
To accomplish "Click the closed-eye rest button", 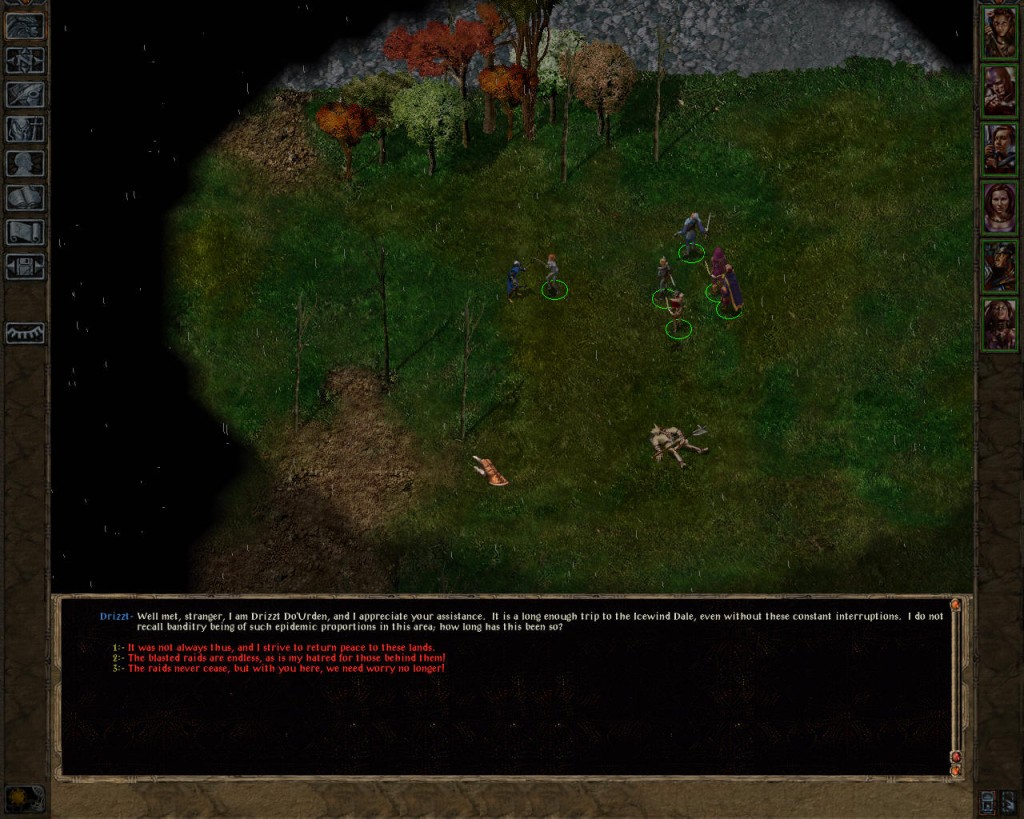I will (x=25, y=333).
